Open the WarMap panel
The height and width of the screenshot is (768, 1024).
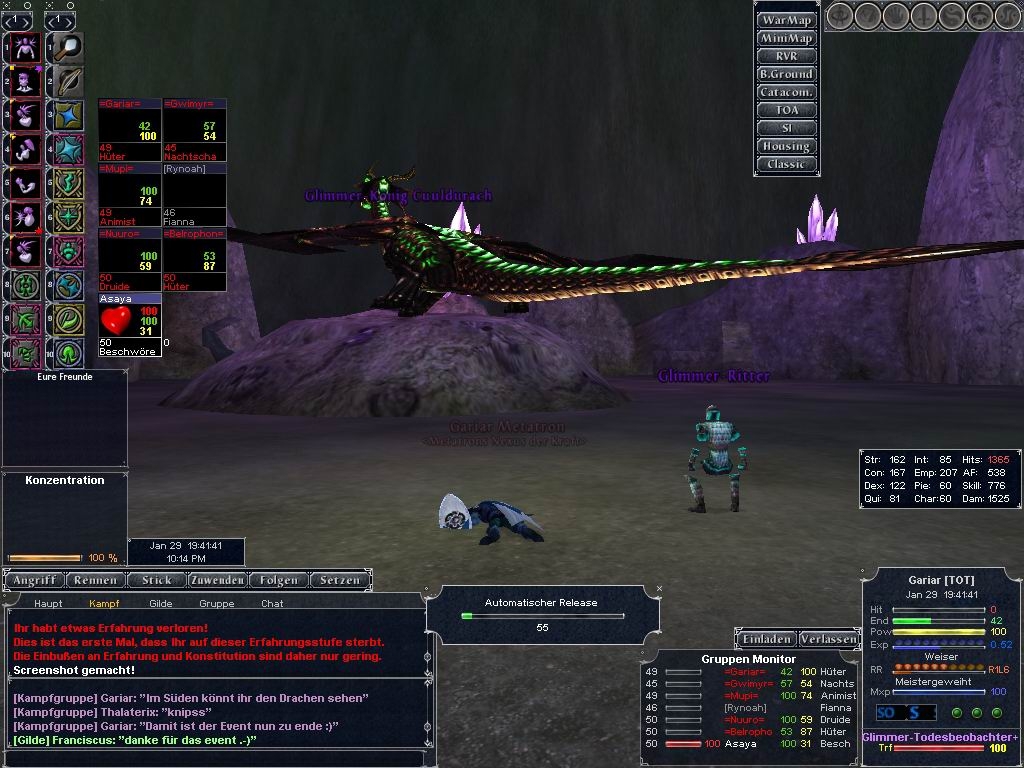[786, 20]
